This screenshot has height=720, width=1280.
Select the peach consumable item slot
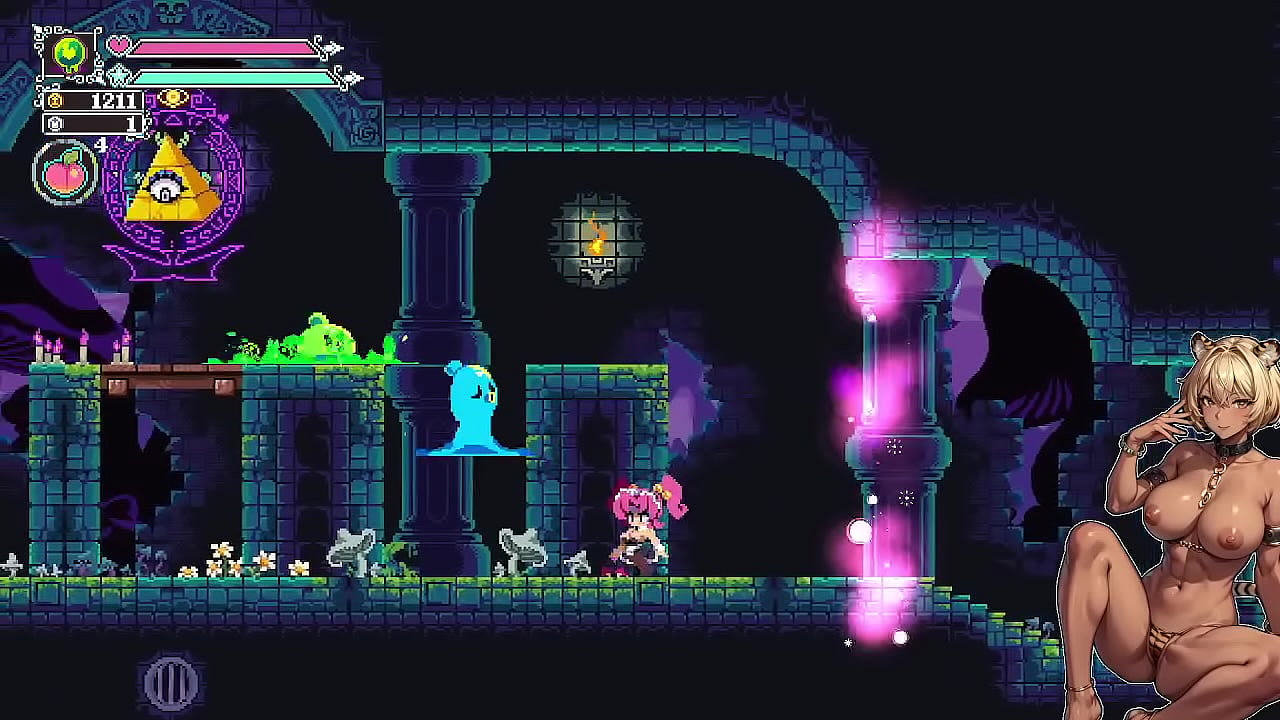66,172
